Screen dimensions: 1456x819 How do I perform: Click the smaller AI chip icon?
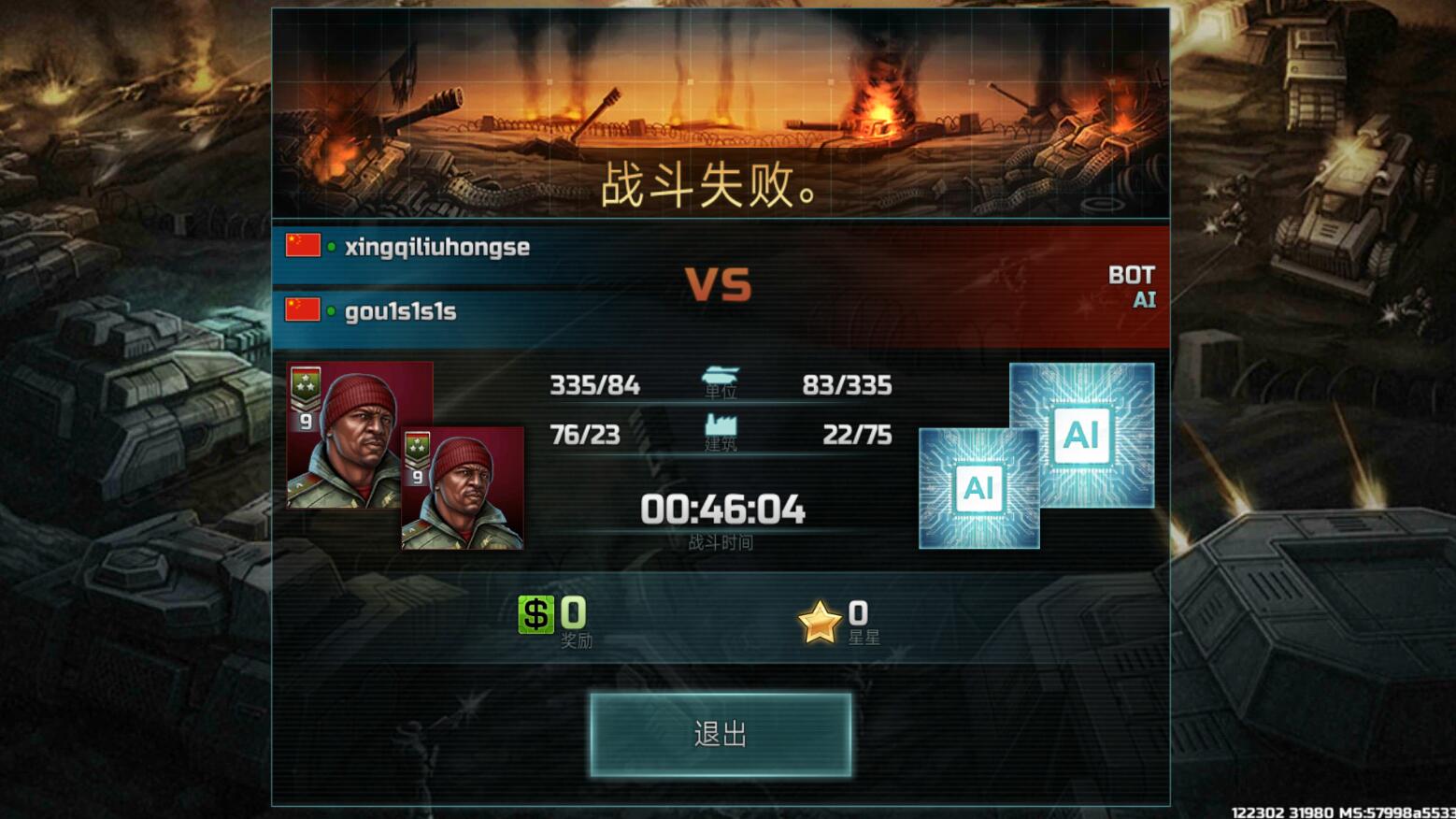(978, 487)
